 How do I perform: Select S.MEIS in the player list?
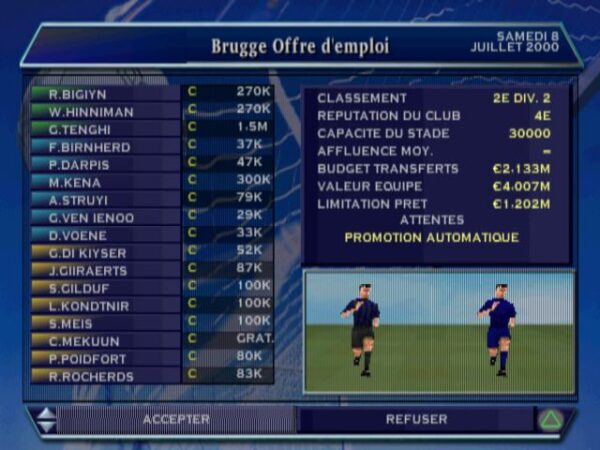(150, 322)
